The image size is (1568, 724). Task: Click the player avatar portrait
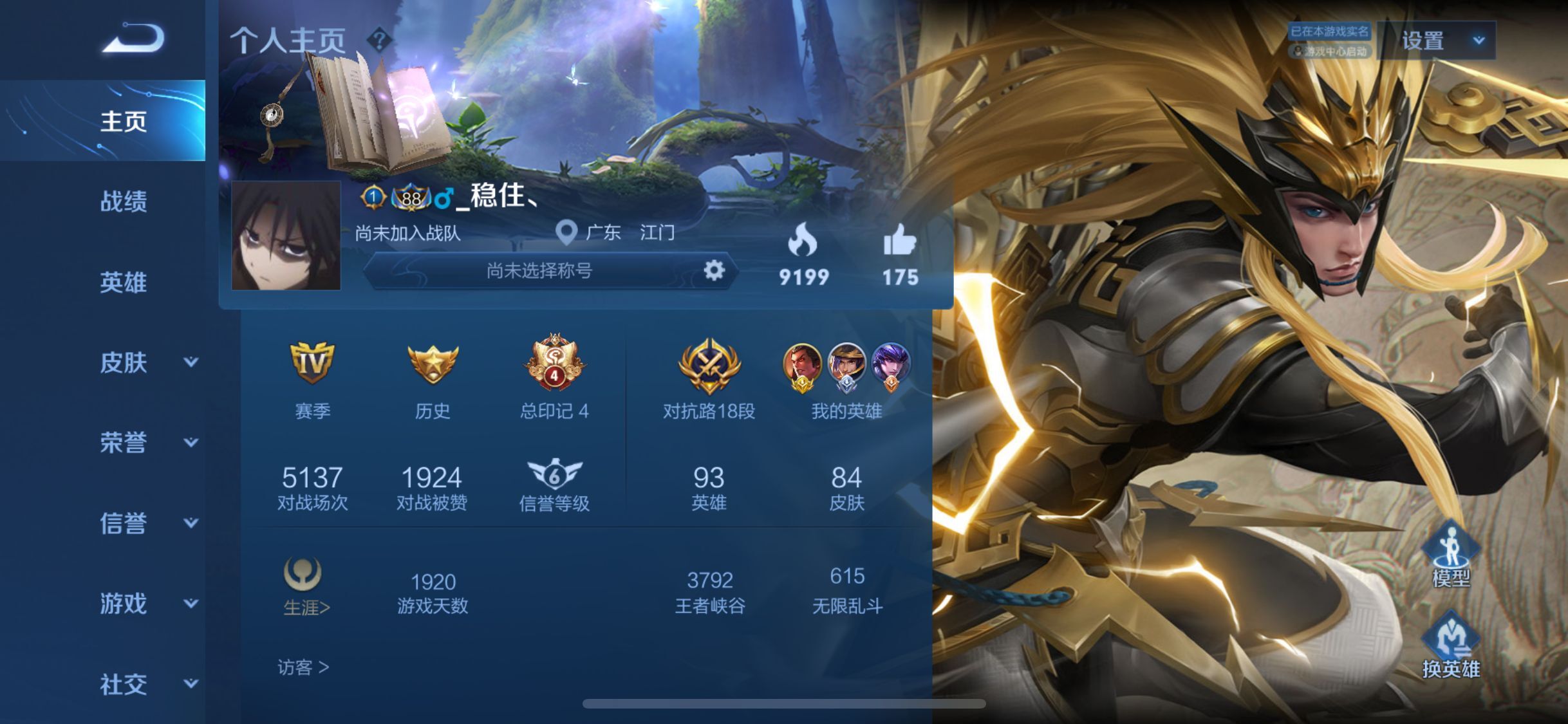pos(286,236)
